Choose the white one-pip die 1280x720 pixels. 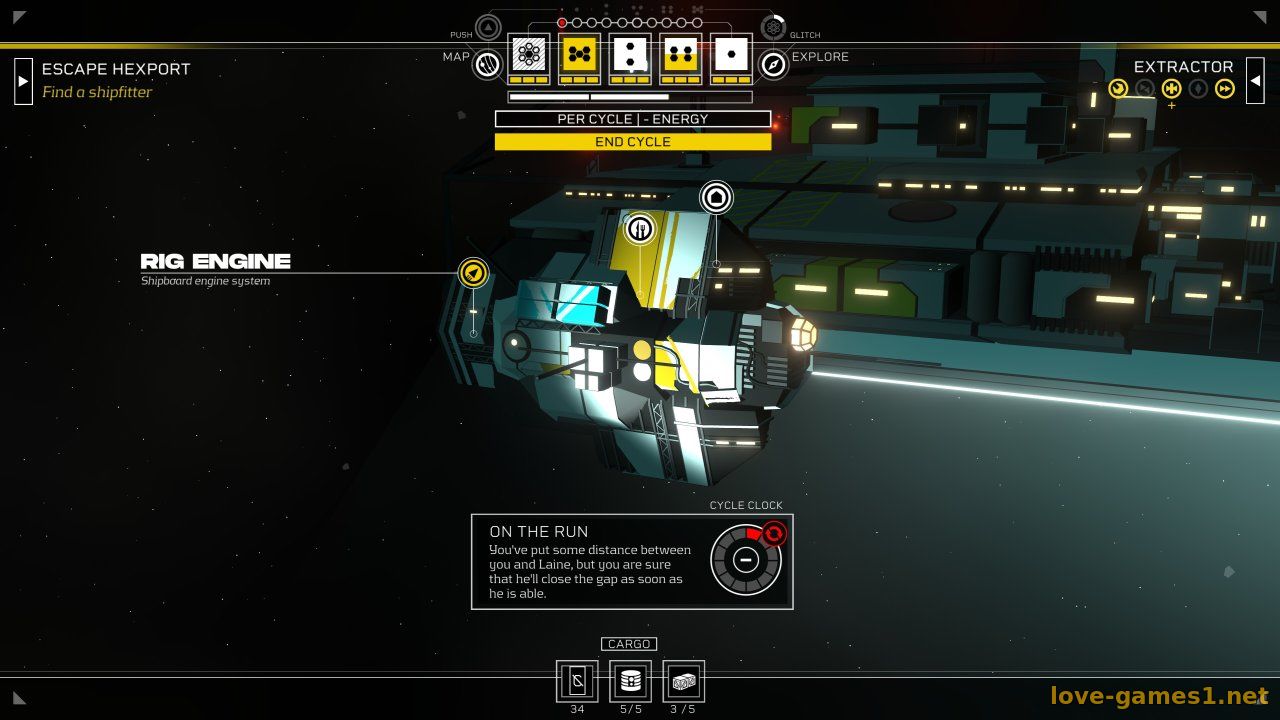pyautogui.click(x=732, y=55)
